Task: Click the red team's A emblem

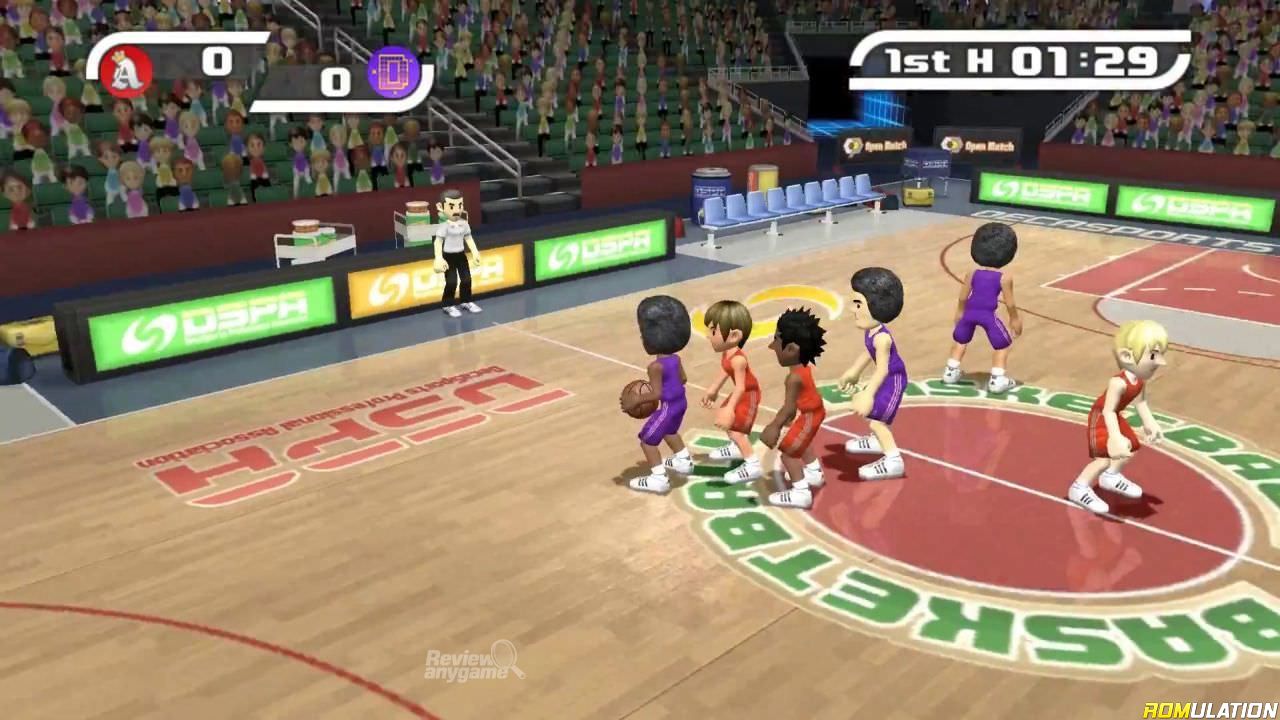Action: click(x=129, y=71)
